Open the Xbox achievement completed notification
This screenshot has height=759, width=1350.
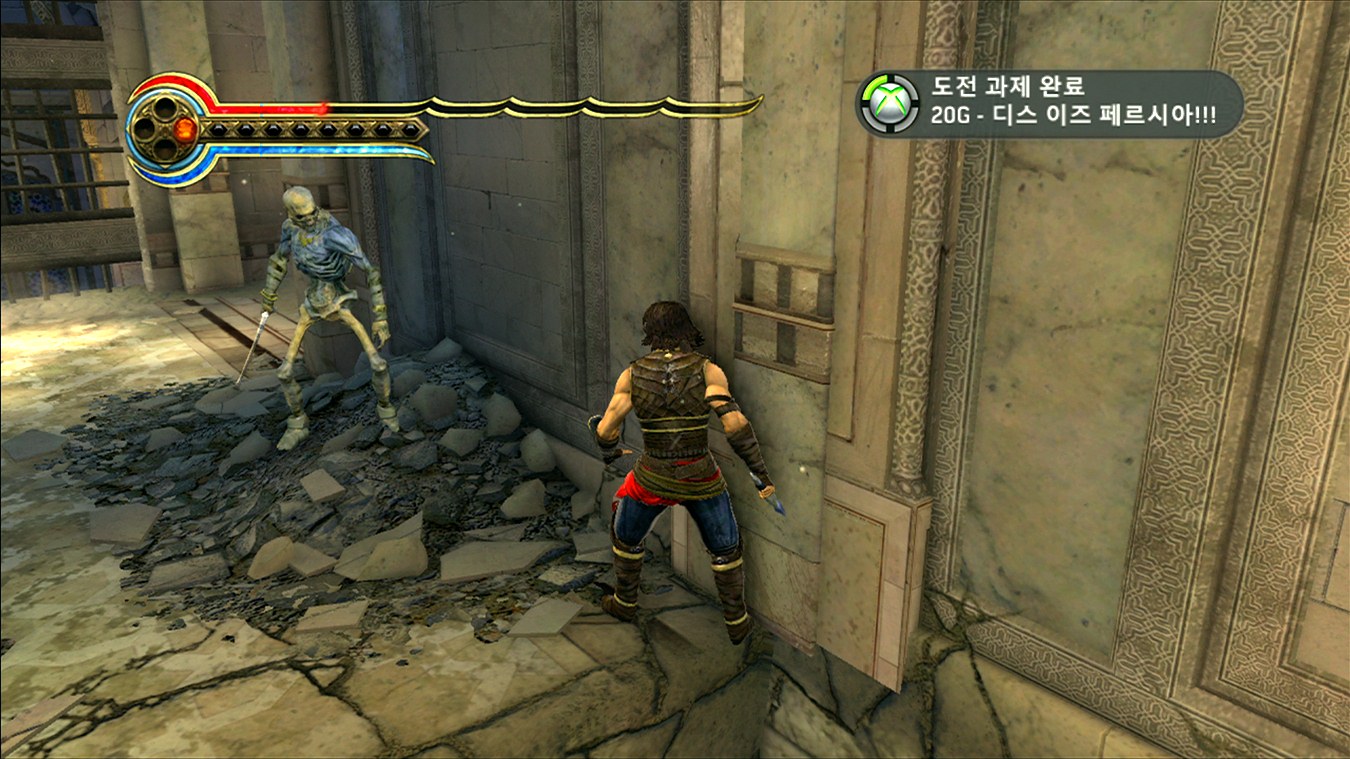[1049, 103]
